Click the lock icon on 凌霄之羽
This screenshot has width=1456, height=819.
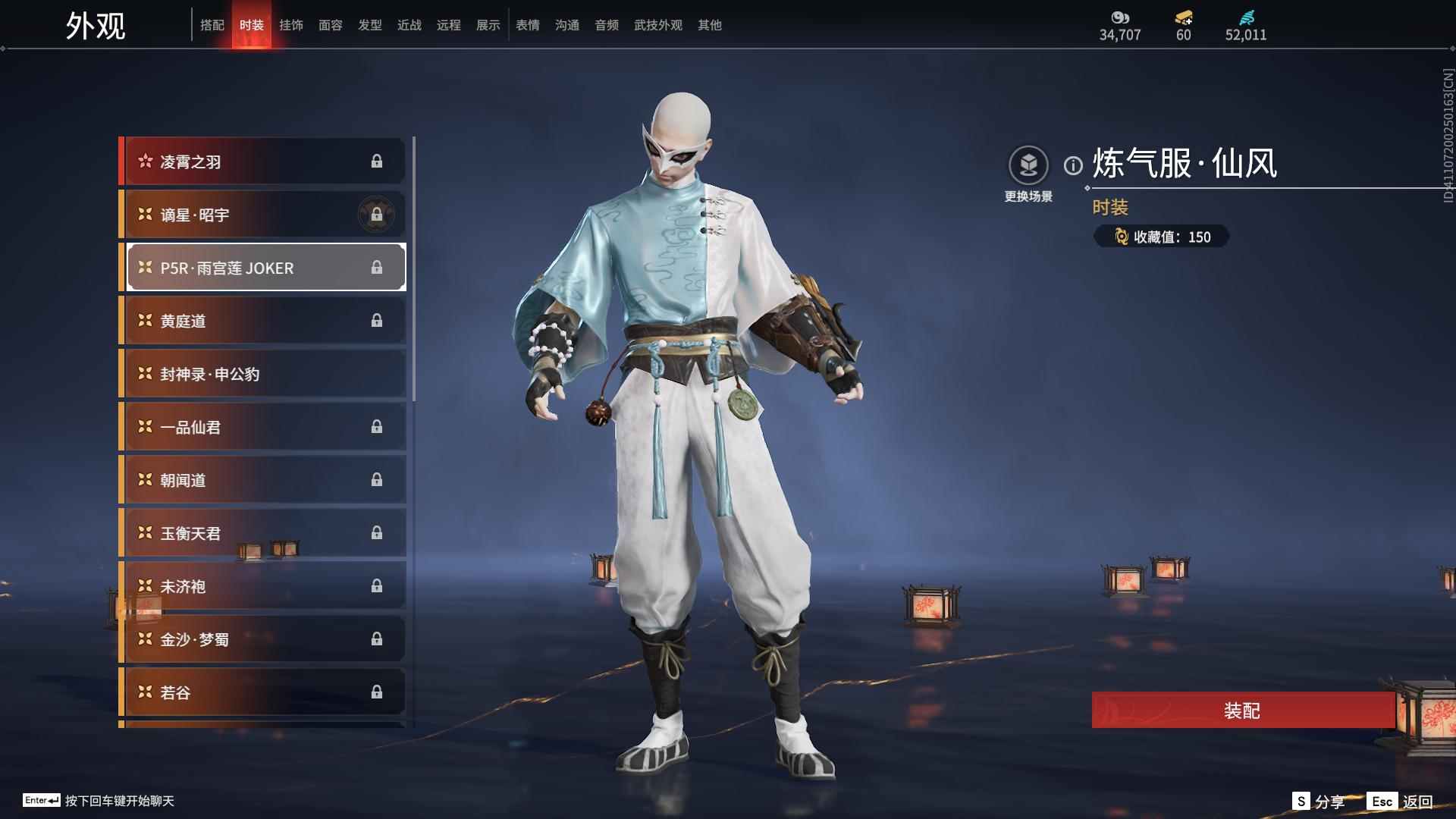point(378,161)
